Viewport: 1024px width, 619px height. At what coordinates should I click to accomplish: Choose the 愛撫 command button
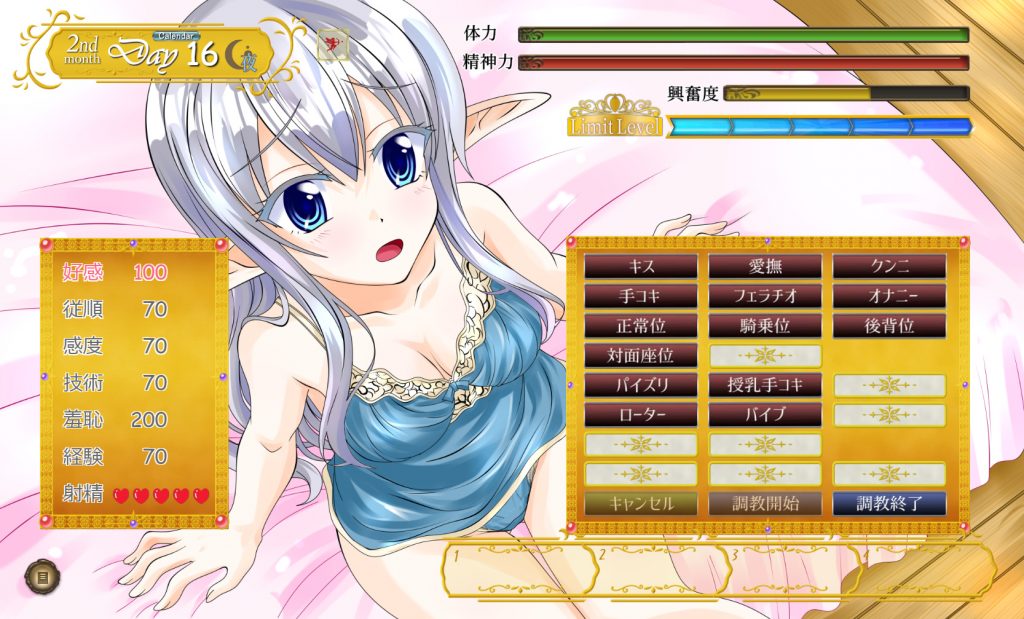pyautogui.click(x=765, y=266)
